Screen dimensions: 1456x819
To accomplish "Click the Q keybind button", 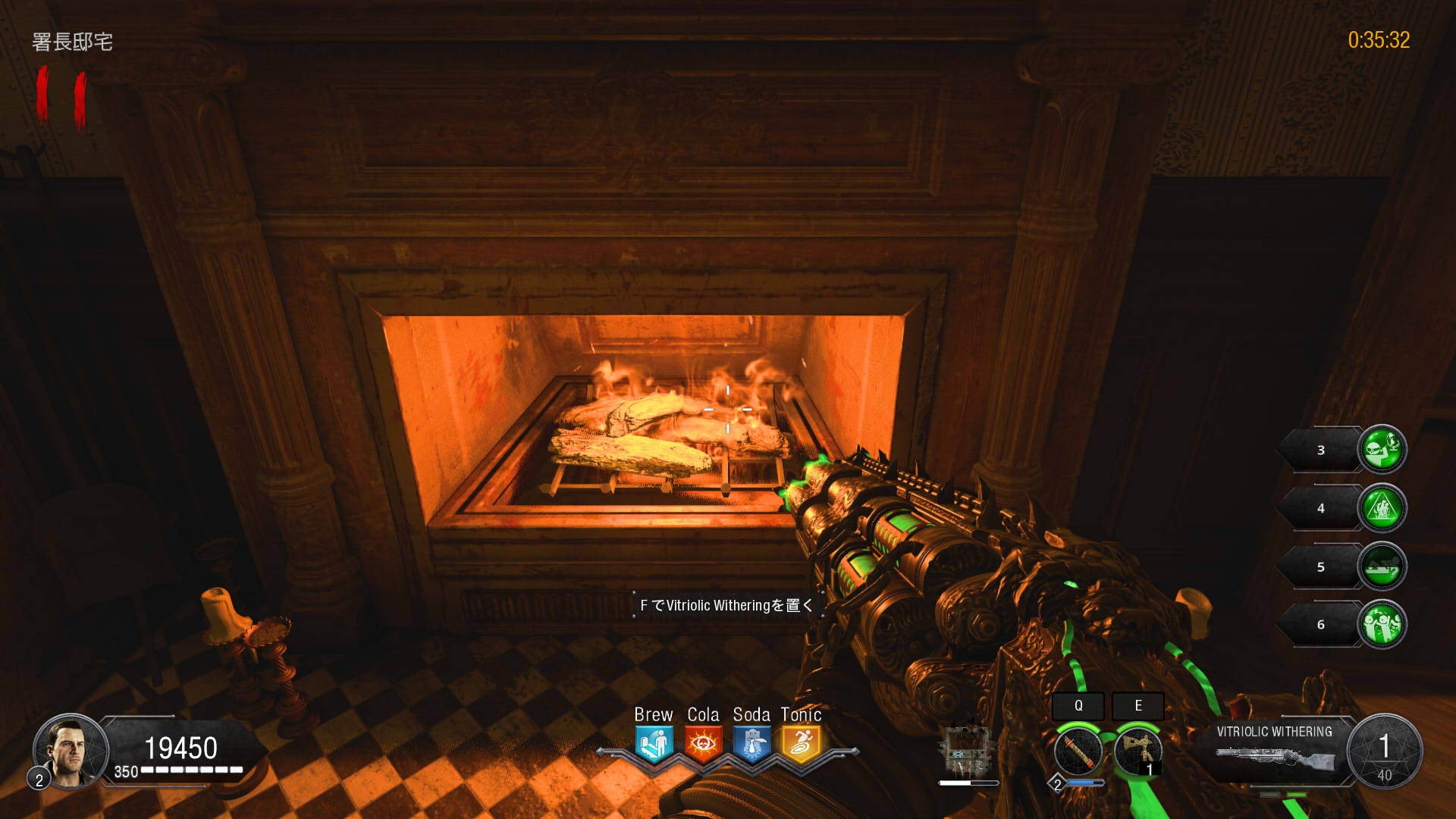I will click(1080, 706).
